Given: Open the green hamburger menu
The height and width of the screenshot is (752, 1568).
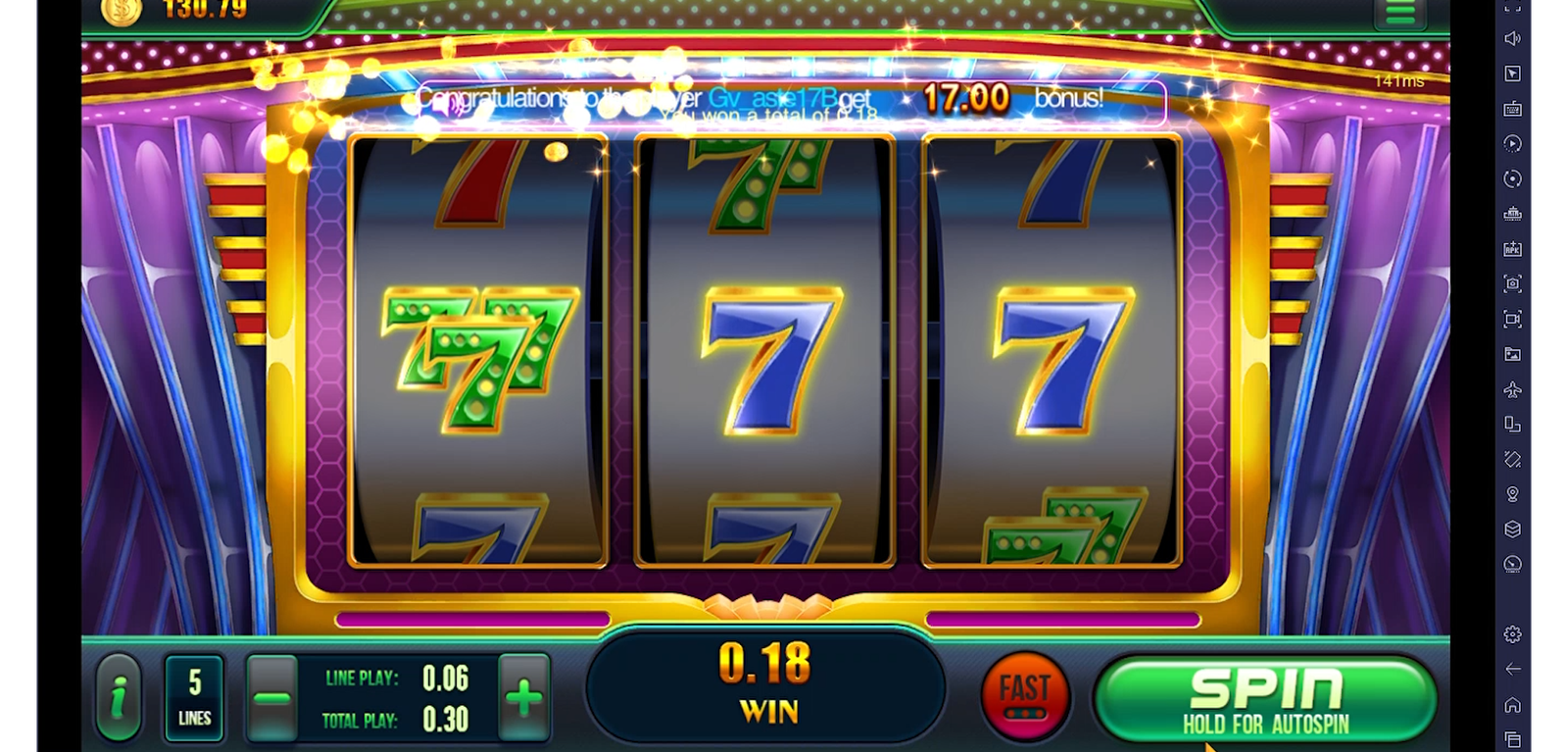Looking at the screenshot, I should click(x=1400, y=12).
